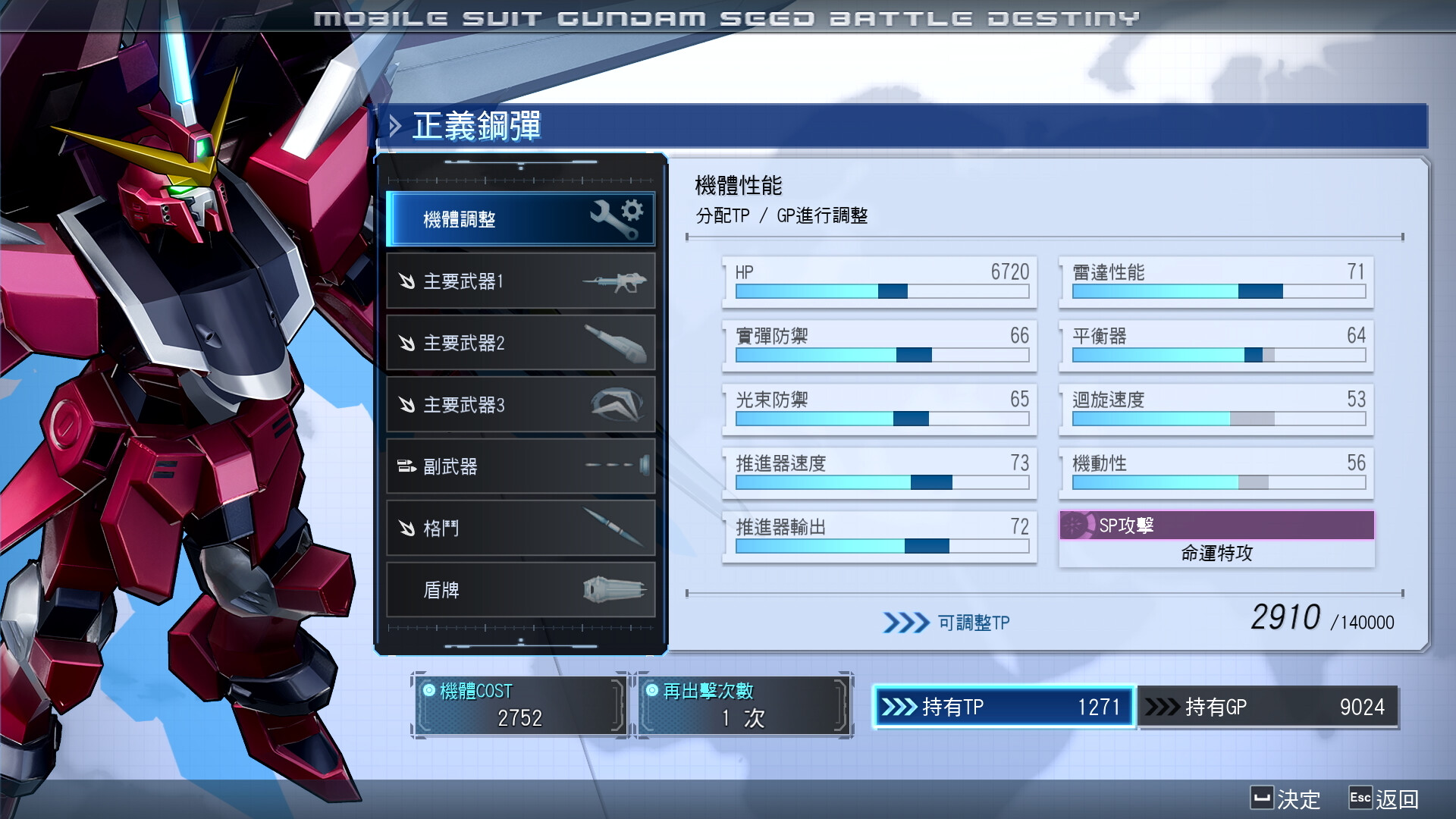Click the rifle icon on 主要武器1
This screenshot has height=819, width=1456.
[616, 281]
